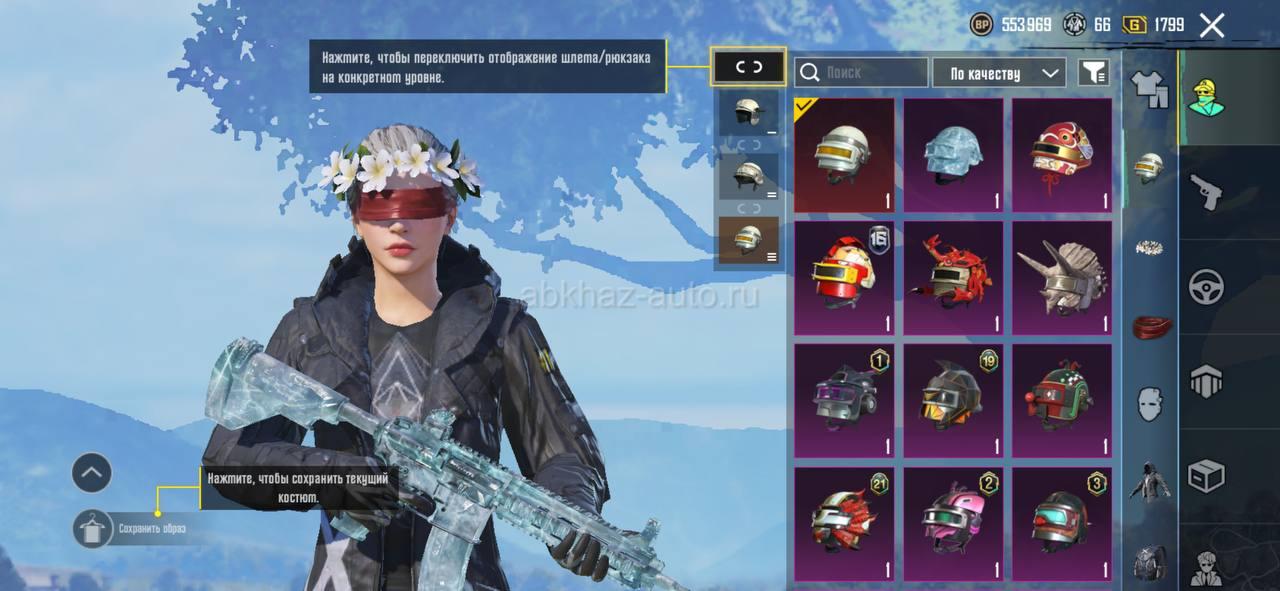The height and width of the screenshot is (591, 1280).
Task: Select the equipped white helmet with yellow visor
Action: click(x=845, y=155)
